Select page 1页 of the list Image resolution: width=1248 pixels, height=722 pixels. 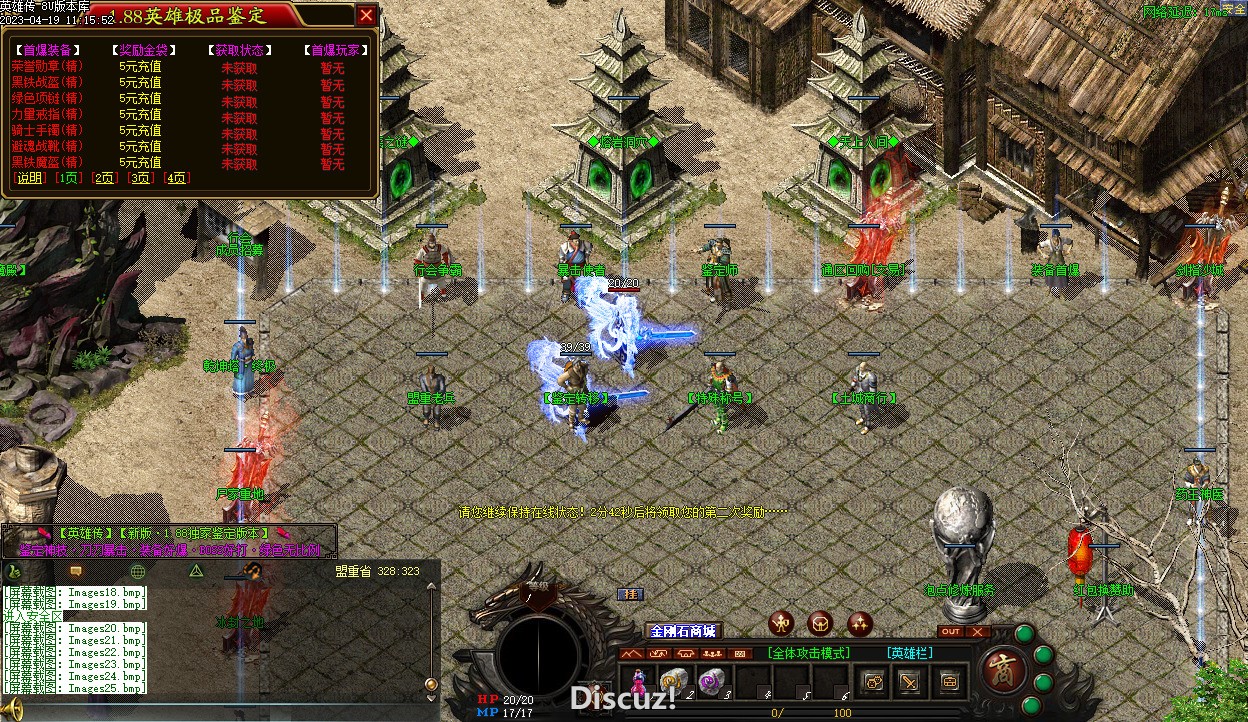click(69, 178)
